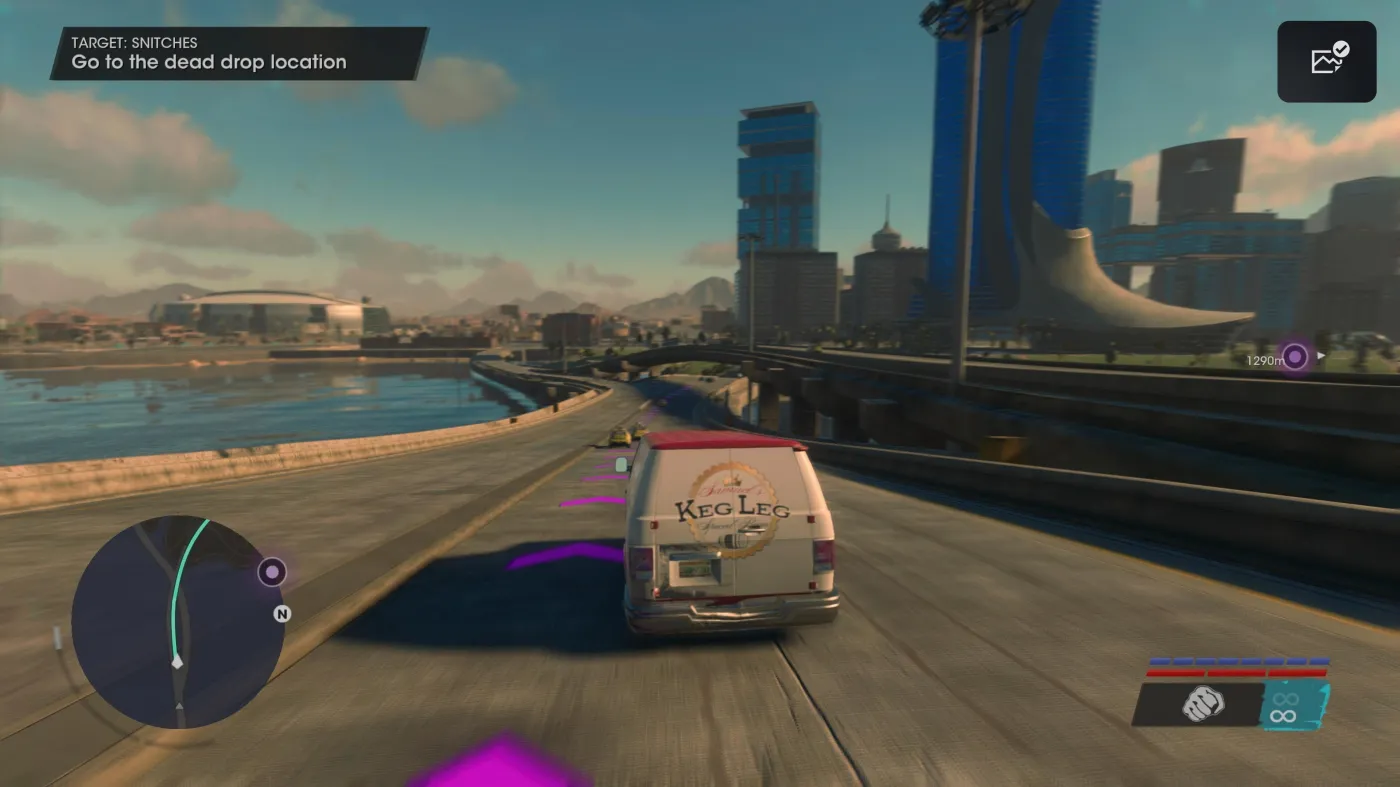Screen dimensions: 1400x787
Task: Click the 1290m distance label
Action: (x=1263, y=359)
